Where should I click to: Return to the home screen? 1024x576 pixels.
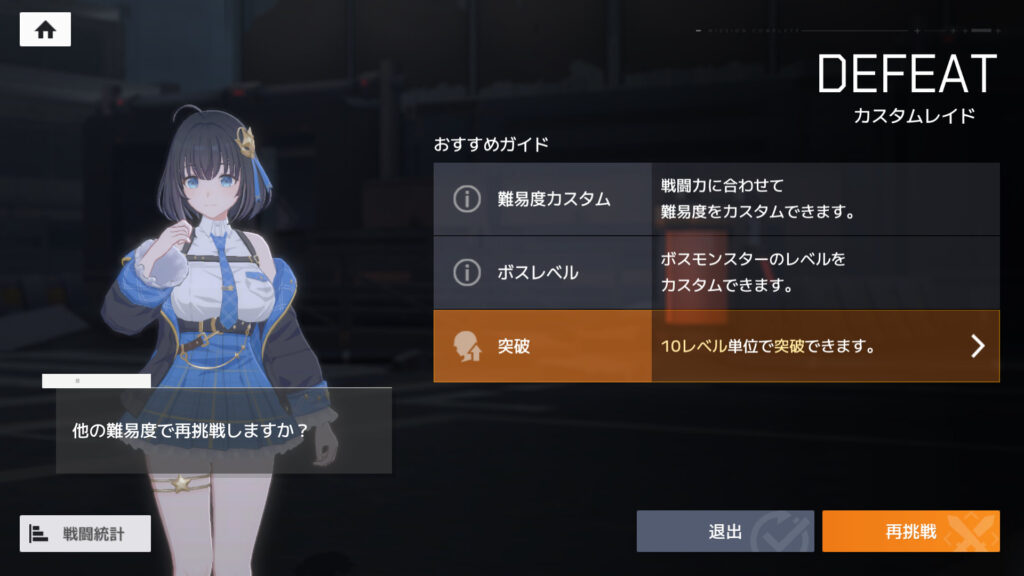[45, 30]
